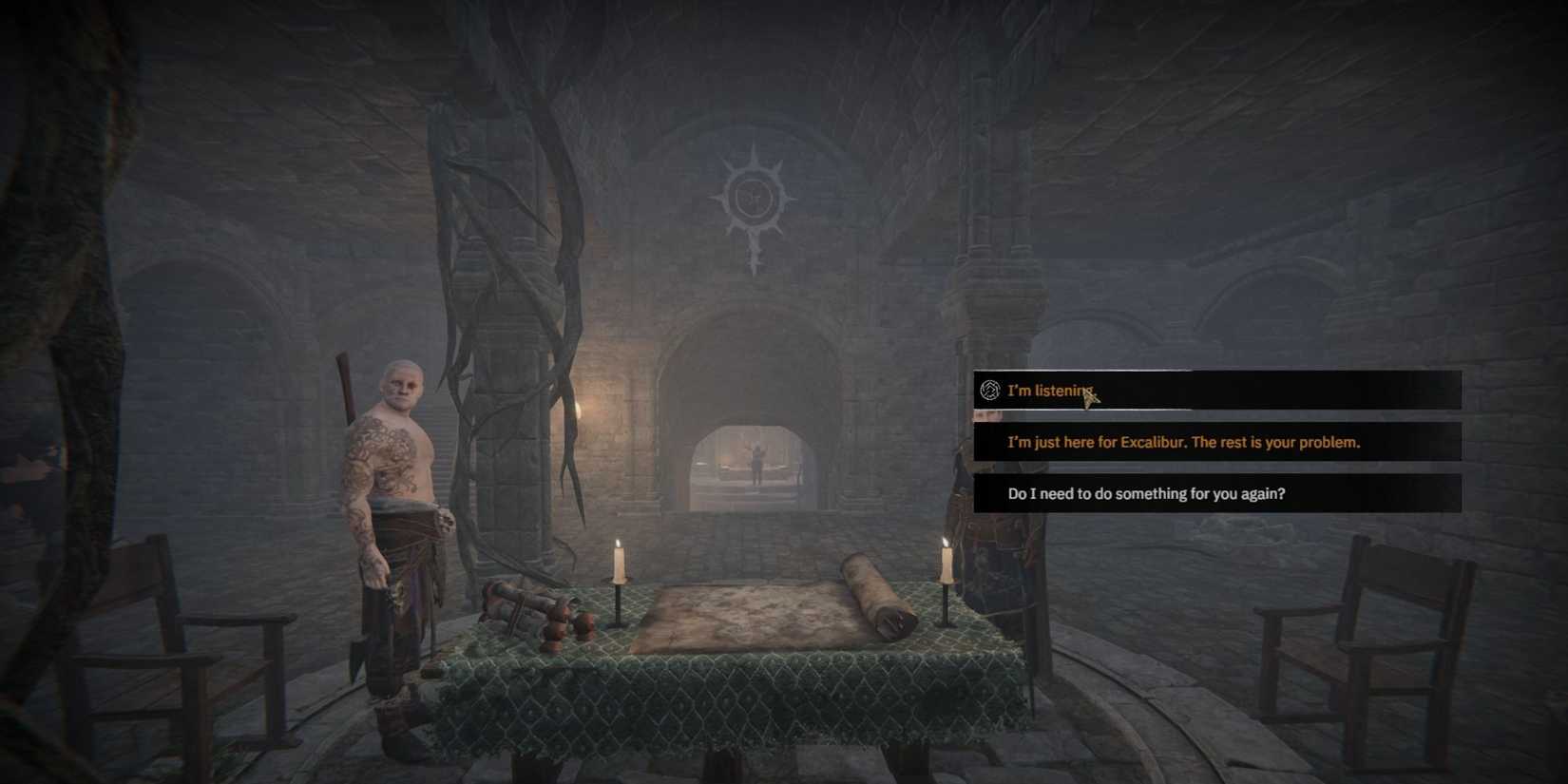Click the circular rune icon beside "I'm listening"

tap(990, 390)
